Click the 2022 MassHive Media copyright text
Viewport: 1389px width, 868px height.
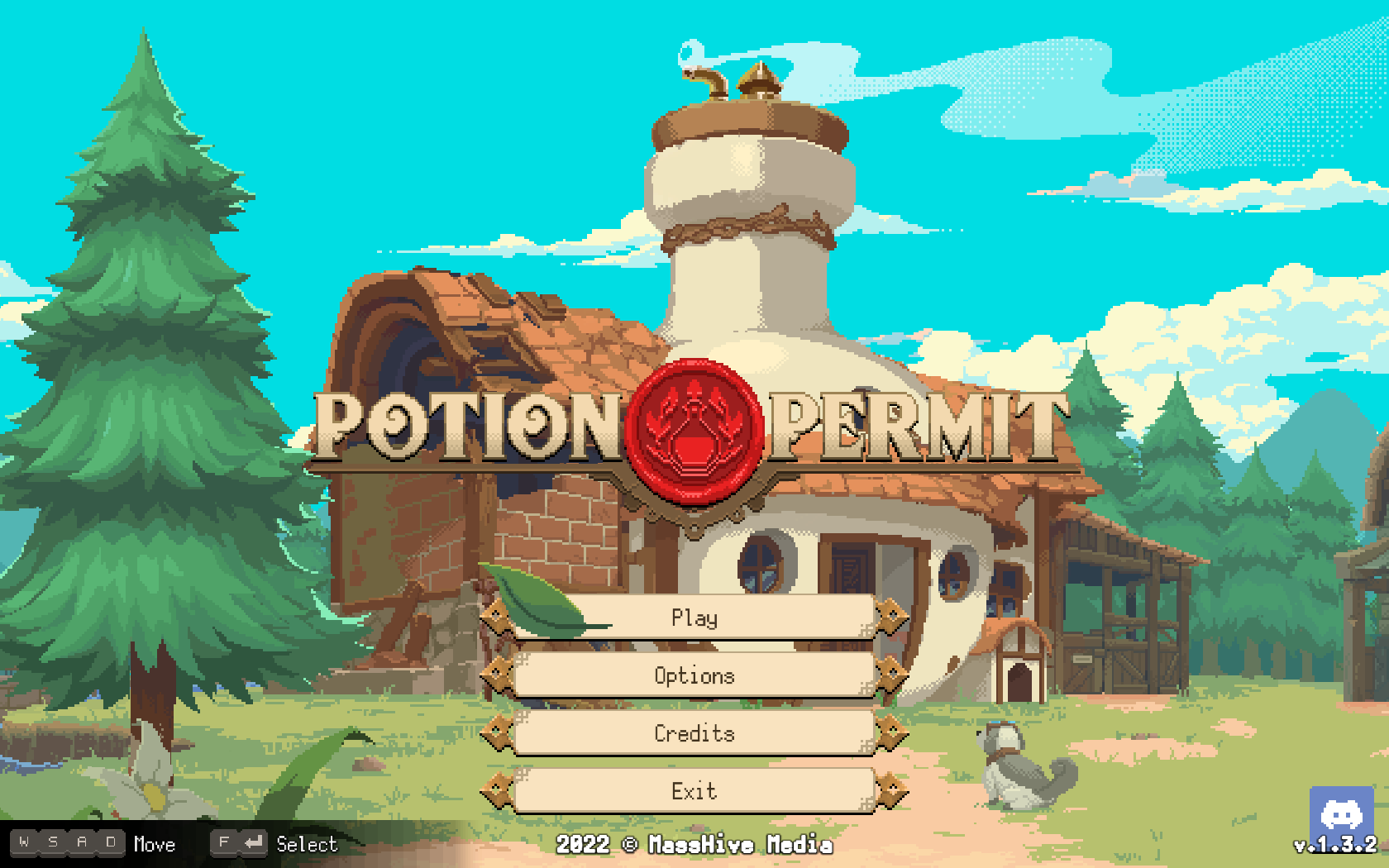694,846
